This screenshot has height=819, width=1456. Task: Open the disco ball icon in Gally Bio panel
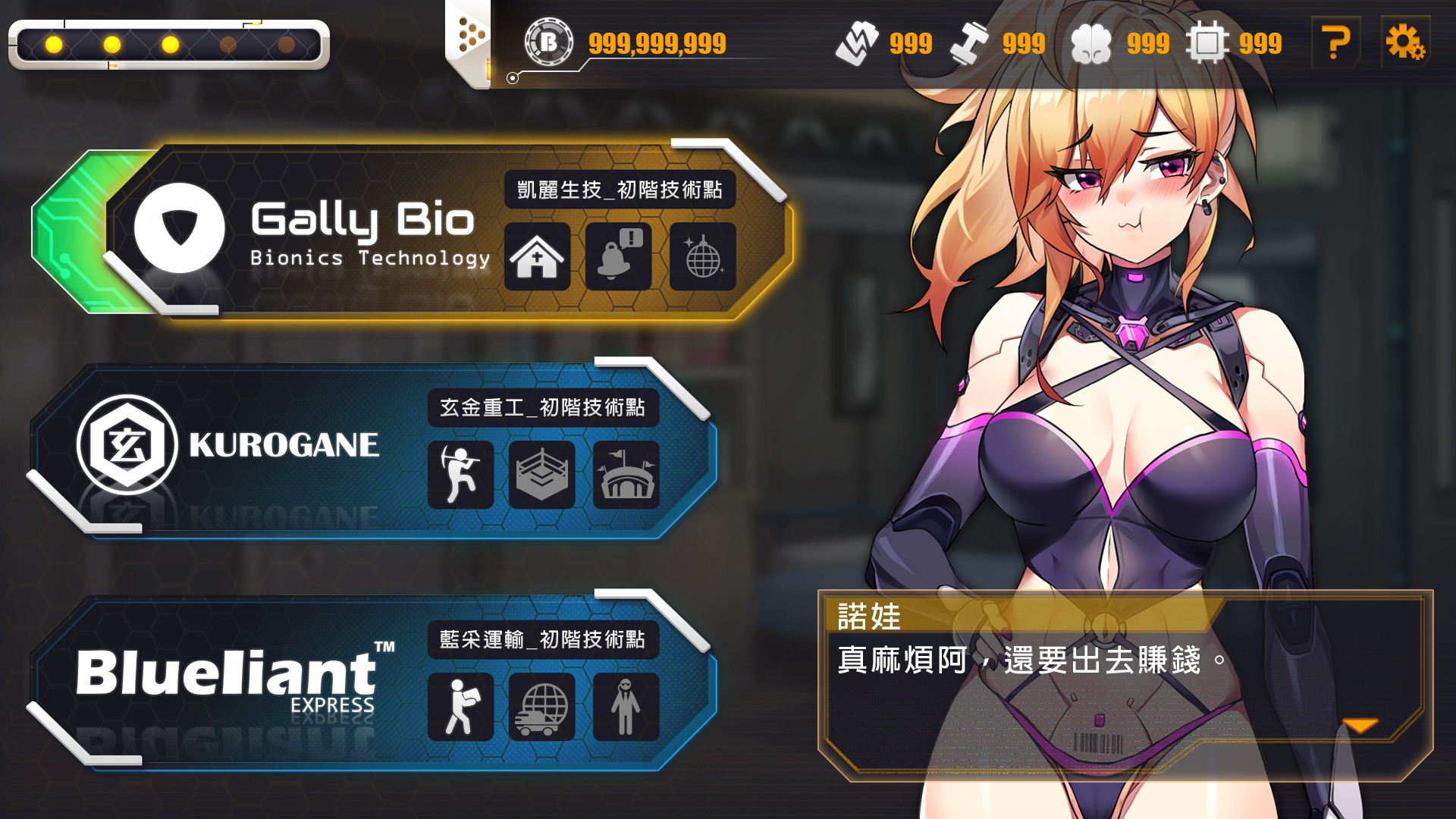(701, 258)
